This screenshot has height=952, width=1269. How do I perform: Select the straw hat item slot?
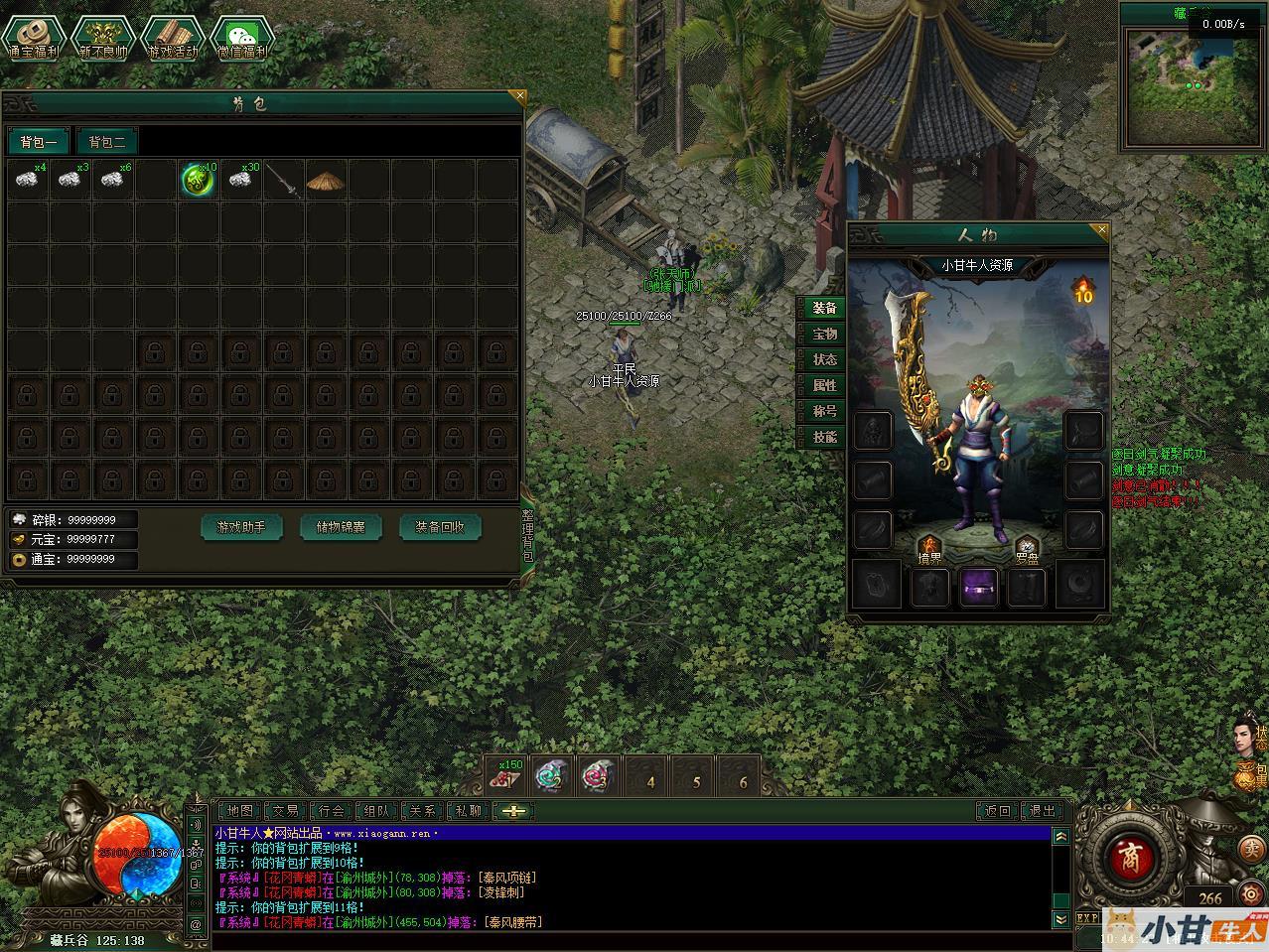[325, 181]
